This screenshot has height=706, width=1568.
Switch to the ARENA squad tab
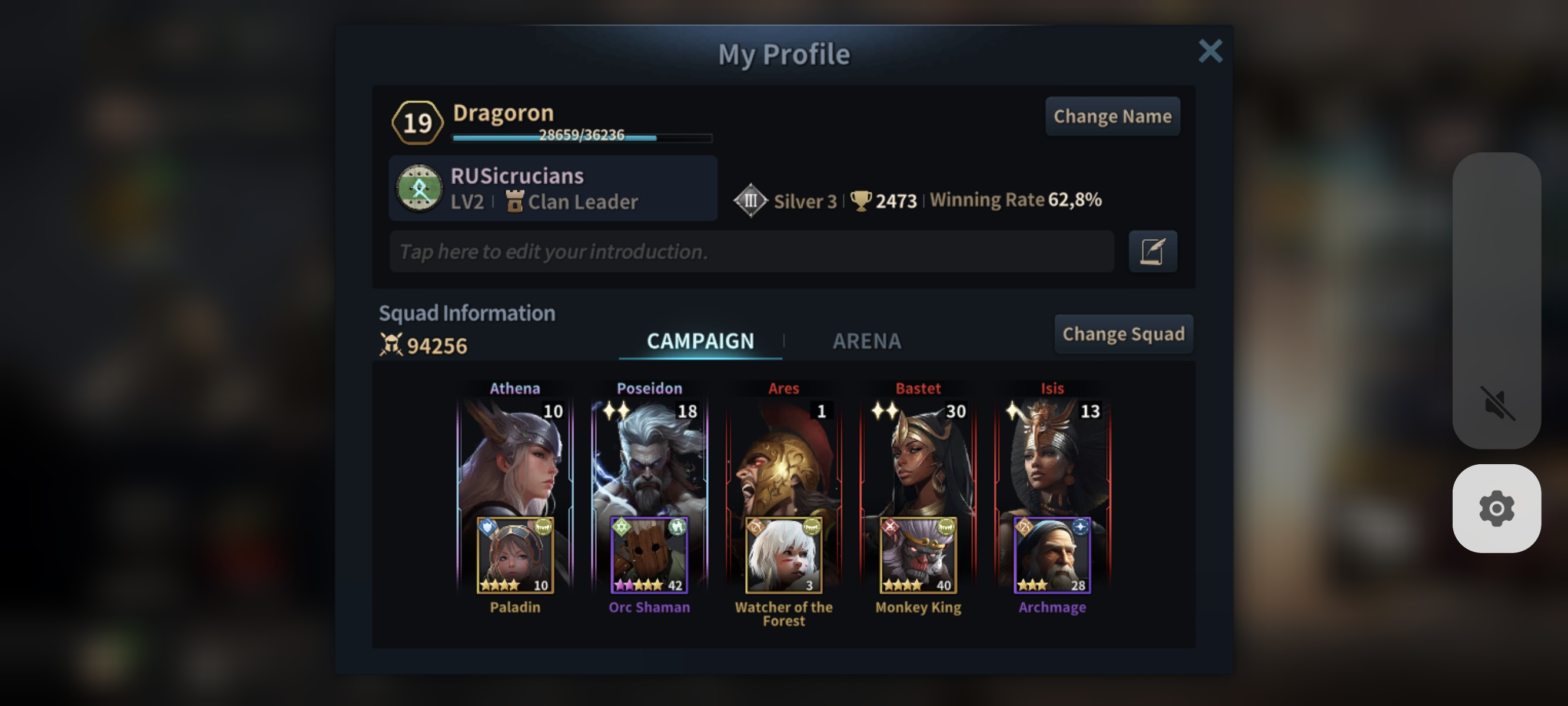pos(866,341)
